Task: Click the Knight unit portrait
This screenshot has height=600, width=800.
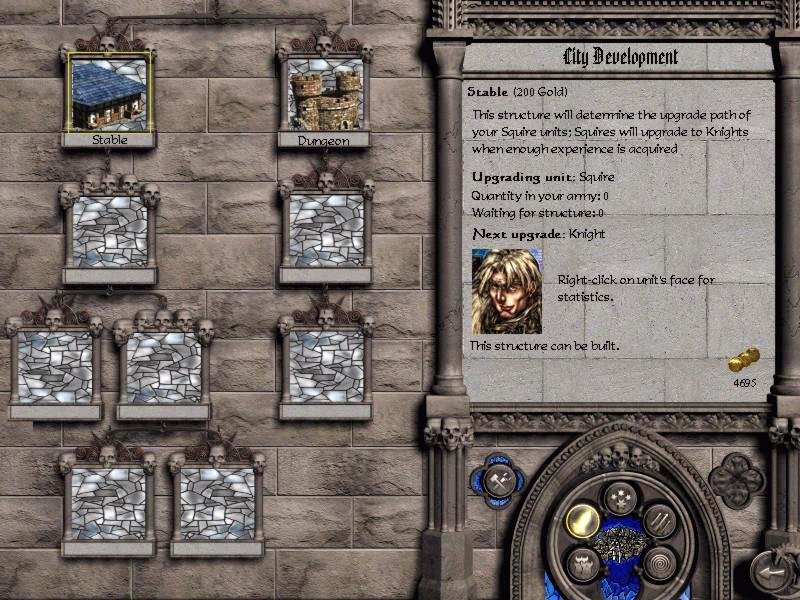Action: 507,291
